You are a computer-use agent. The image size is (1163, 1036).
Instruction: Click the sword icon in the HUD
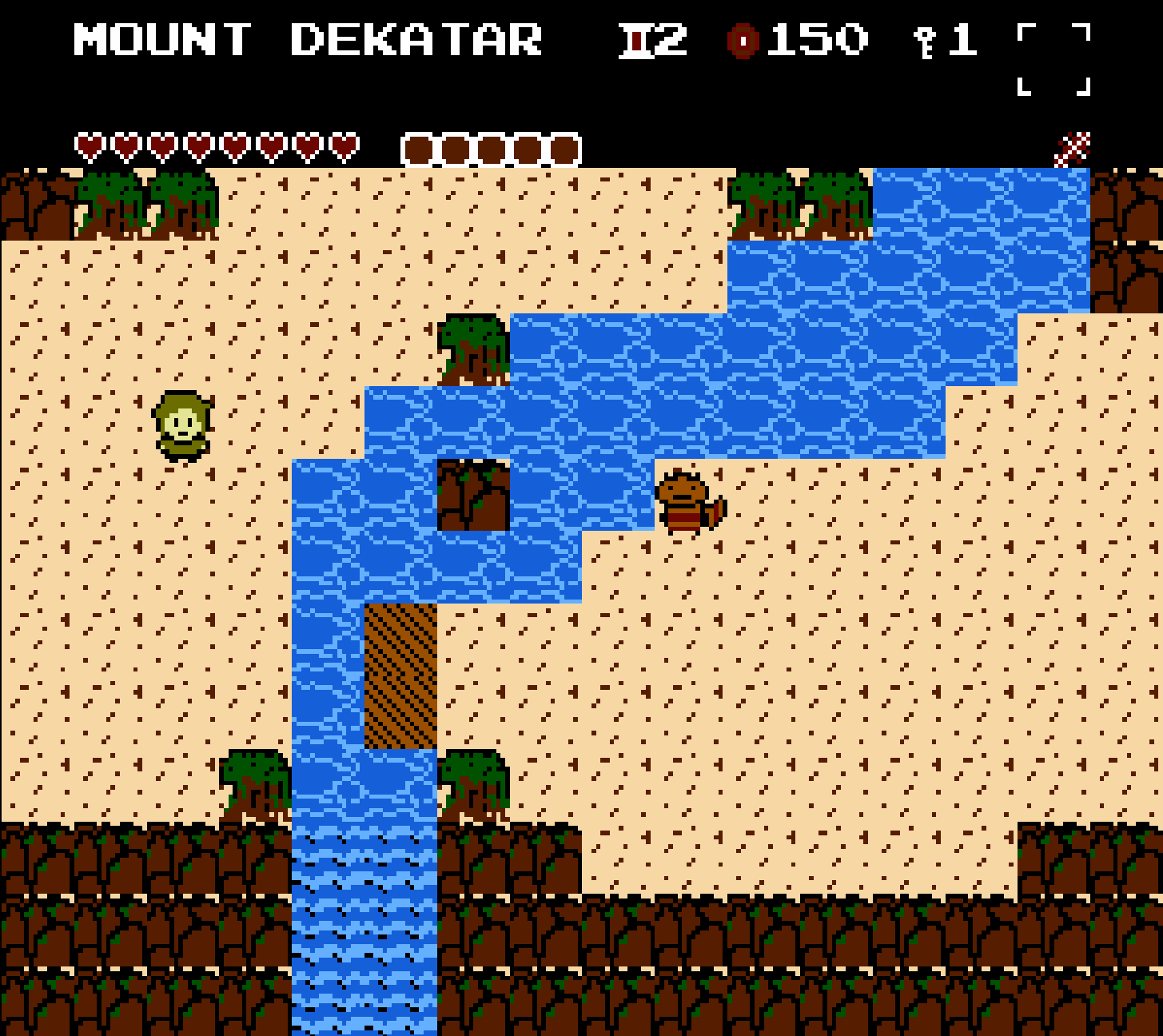point(635,40)
